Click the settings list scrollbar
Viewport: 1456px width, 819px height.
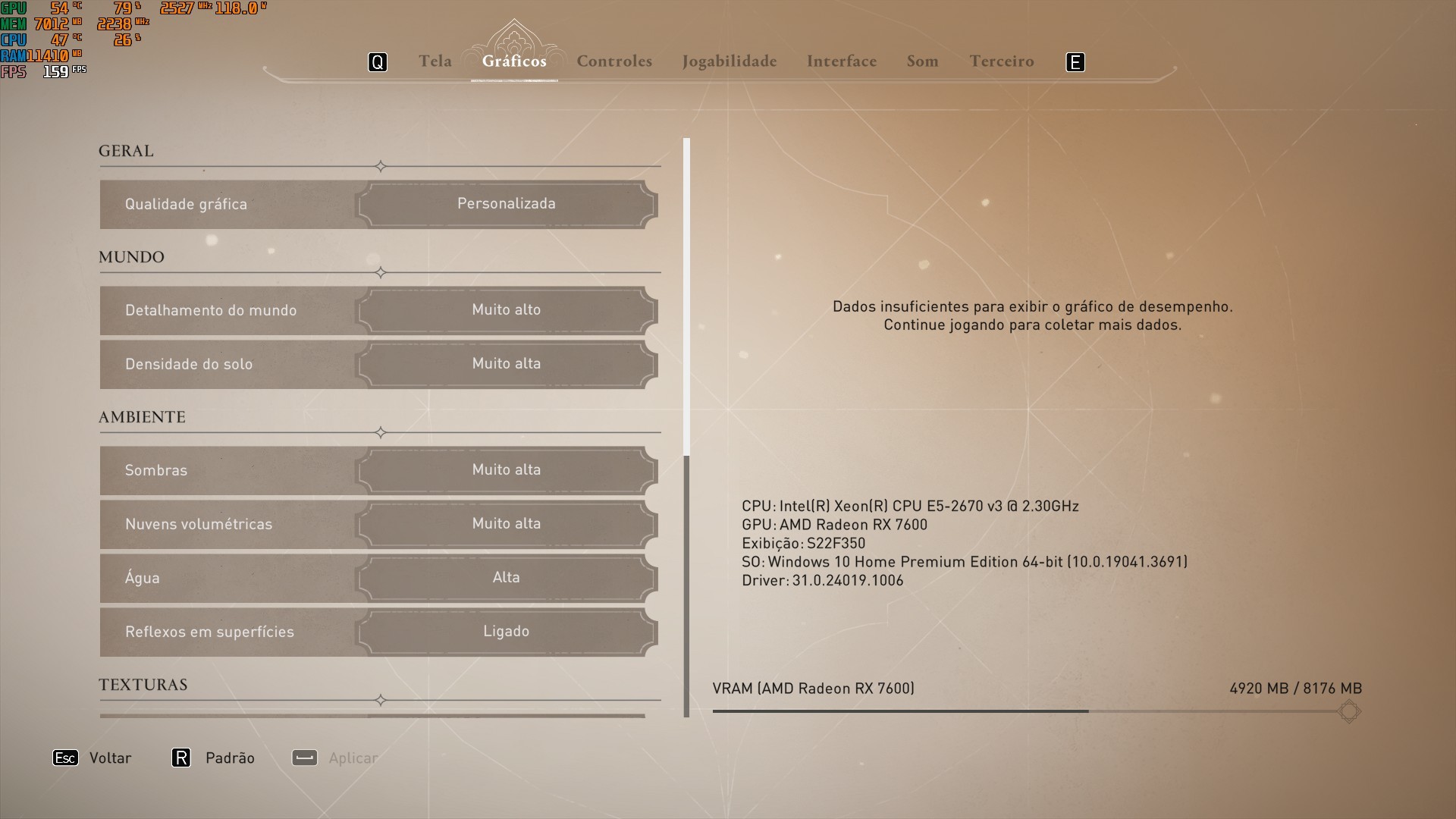[687, 296]
